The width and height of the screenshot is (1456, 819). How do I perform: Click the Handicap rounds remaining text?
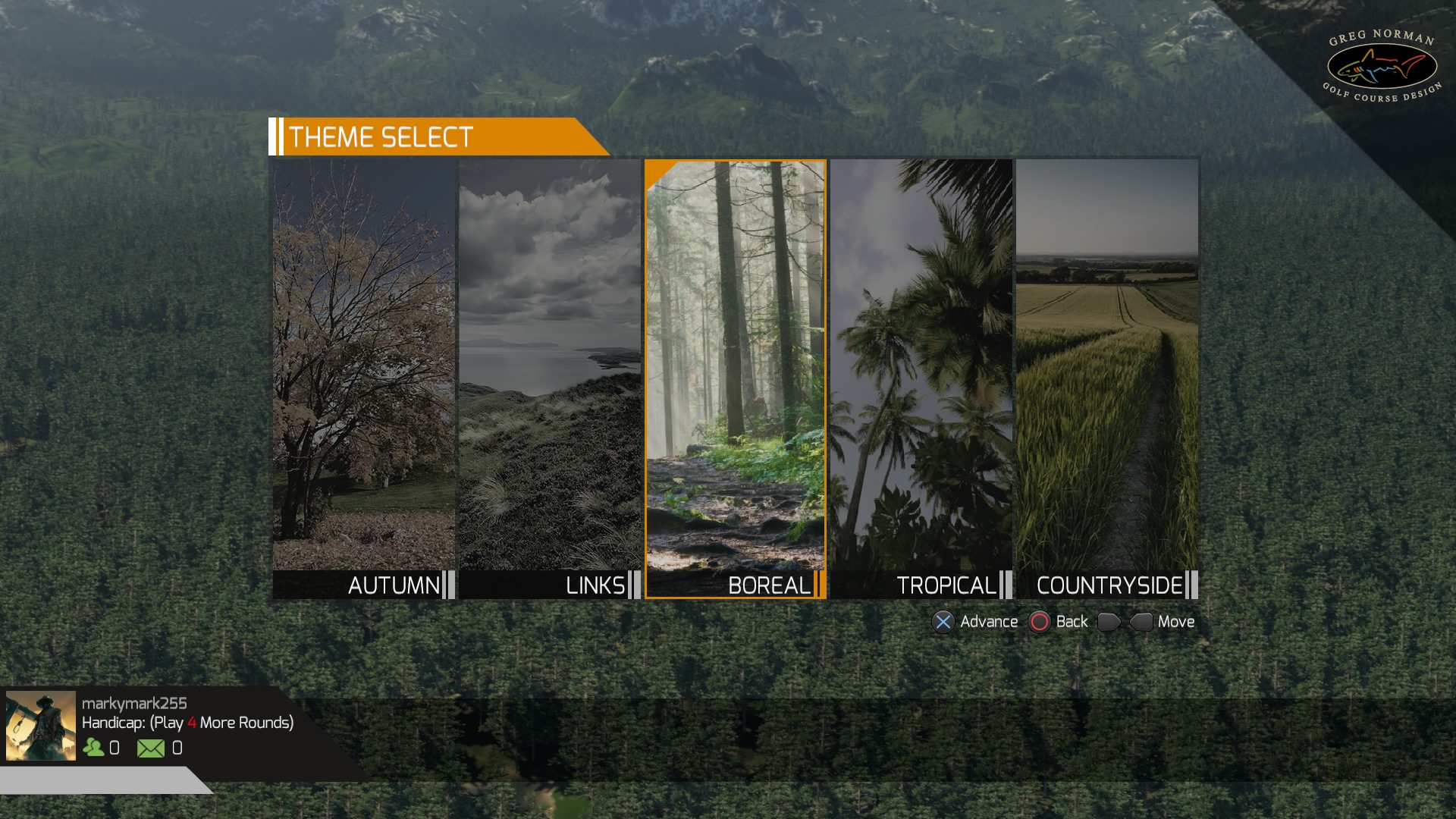(x=187, y=724)
